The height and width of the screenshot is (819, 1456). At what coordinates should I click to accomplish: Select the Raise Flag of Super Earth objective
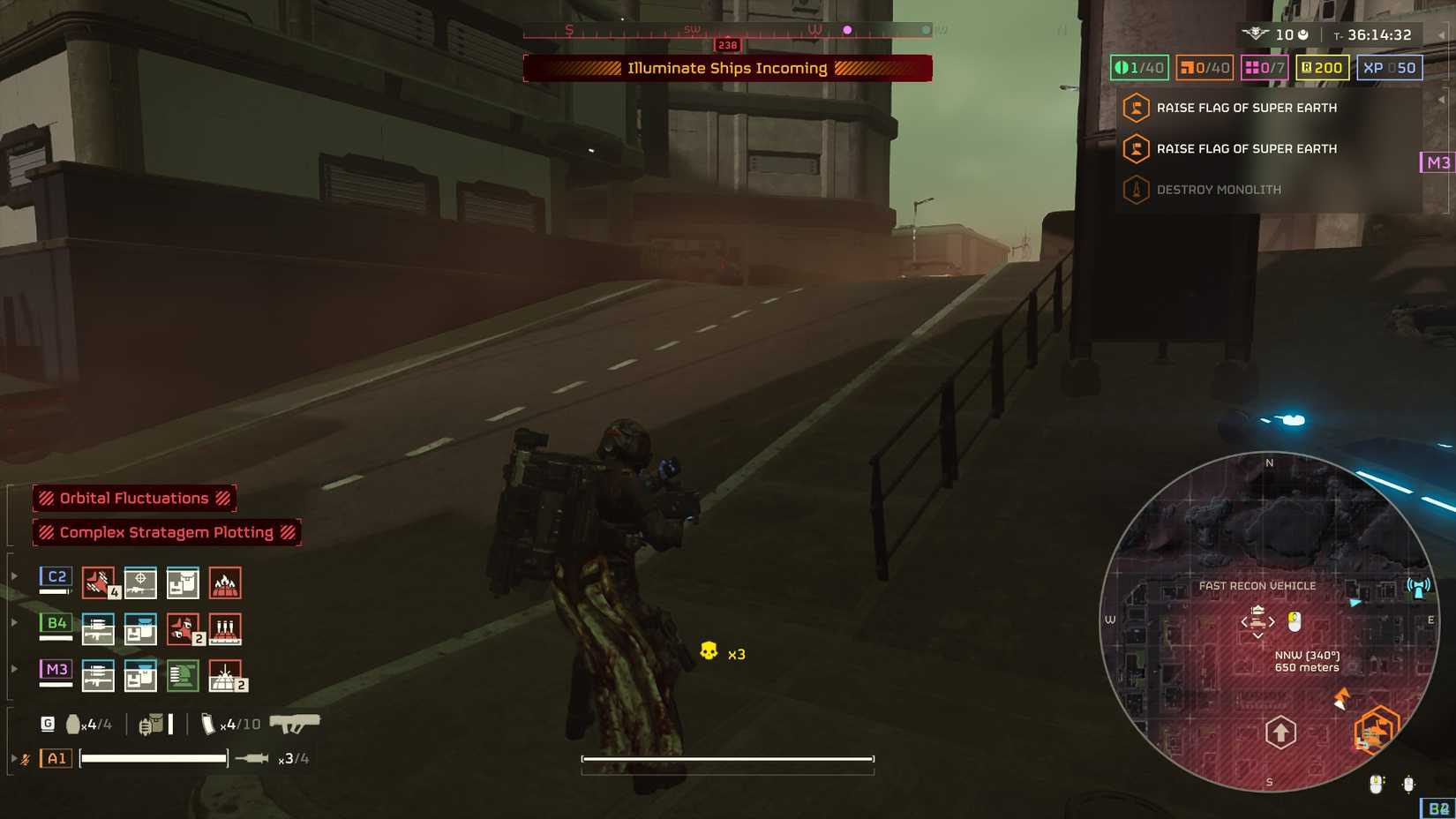(x=1245, y=108)
